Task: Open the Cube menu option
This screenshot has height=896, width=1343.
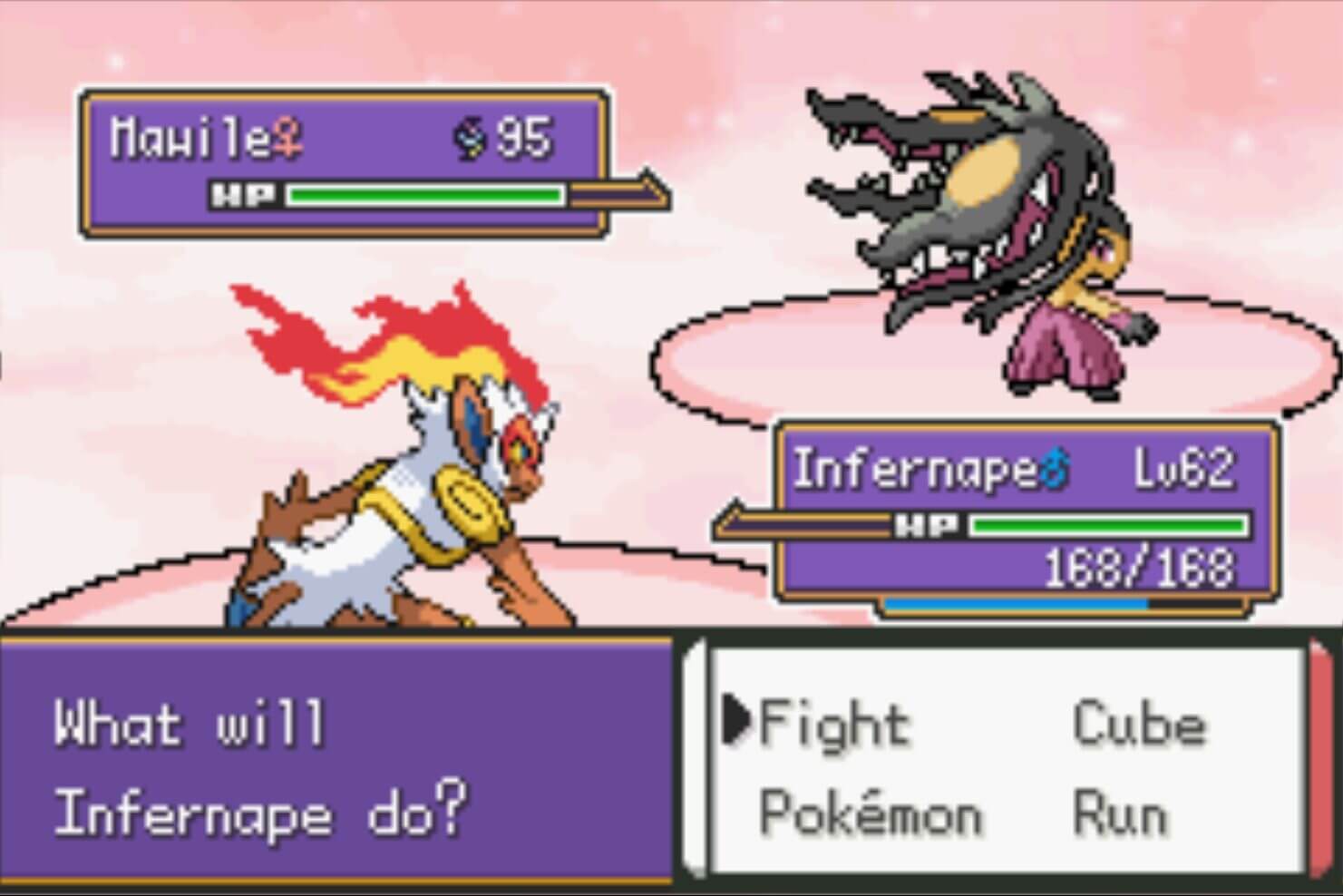Action: pos(1139,726)
